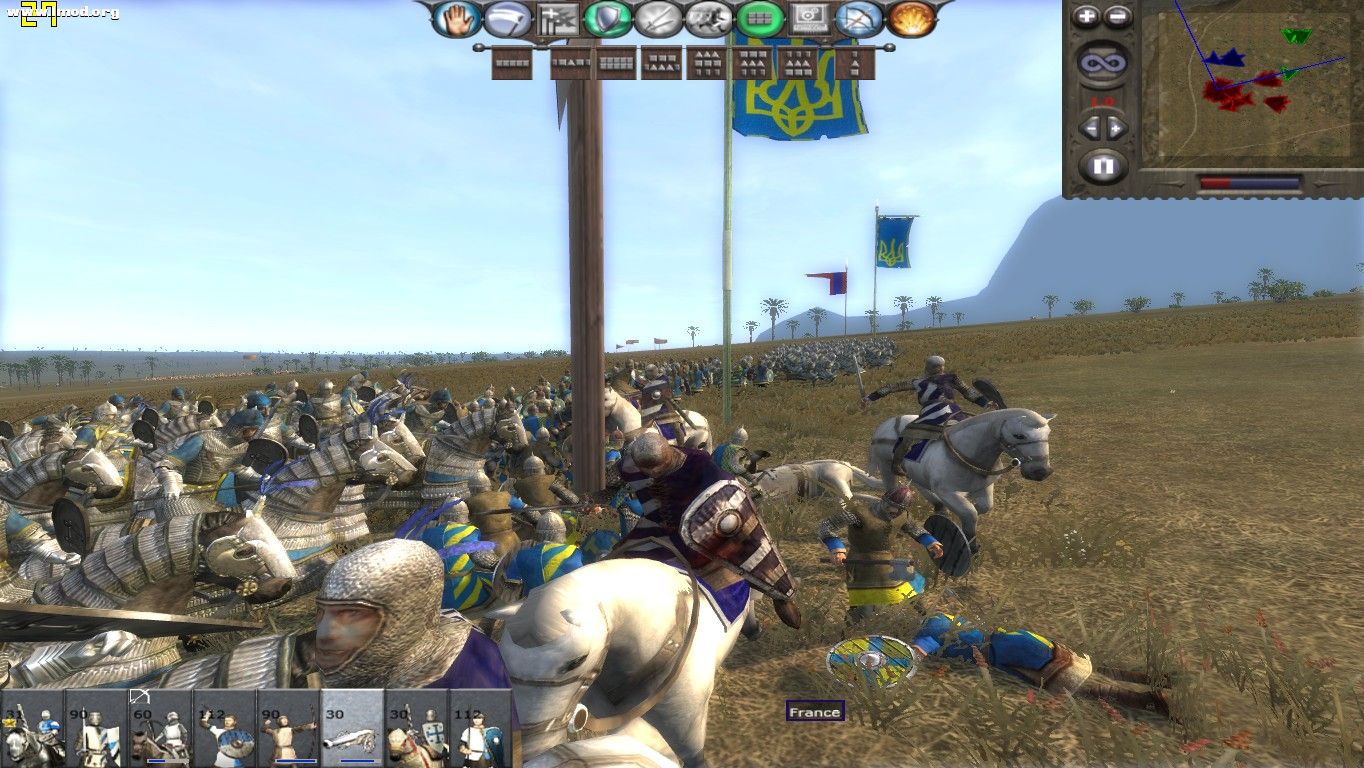Screen dimensions: 1364x768
Task: Zoom out the minimap with minus button
Action: (x=1116, y=15)
